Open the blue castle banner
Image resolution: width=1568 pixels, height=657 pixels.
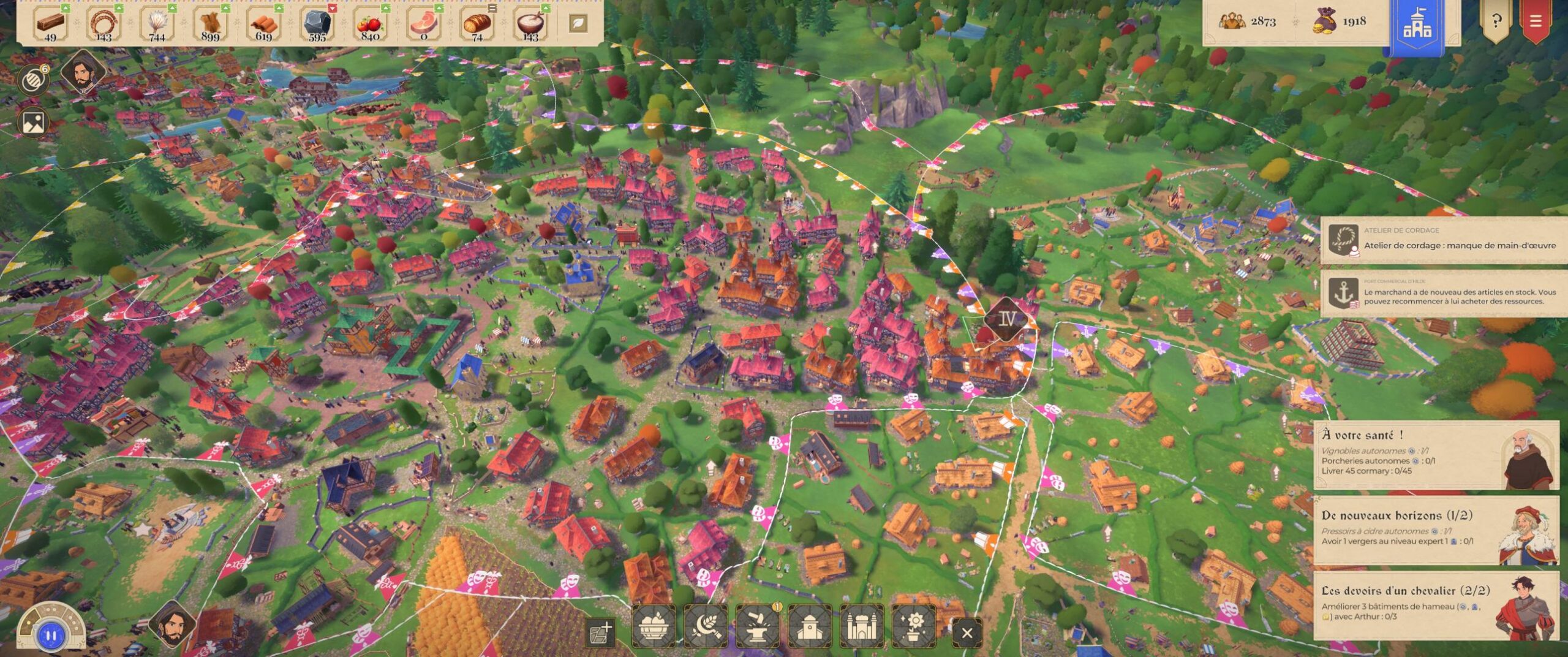pyautogui.click(x=1417, y=25)
